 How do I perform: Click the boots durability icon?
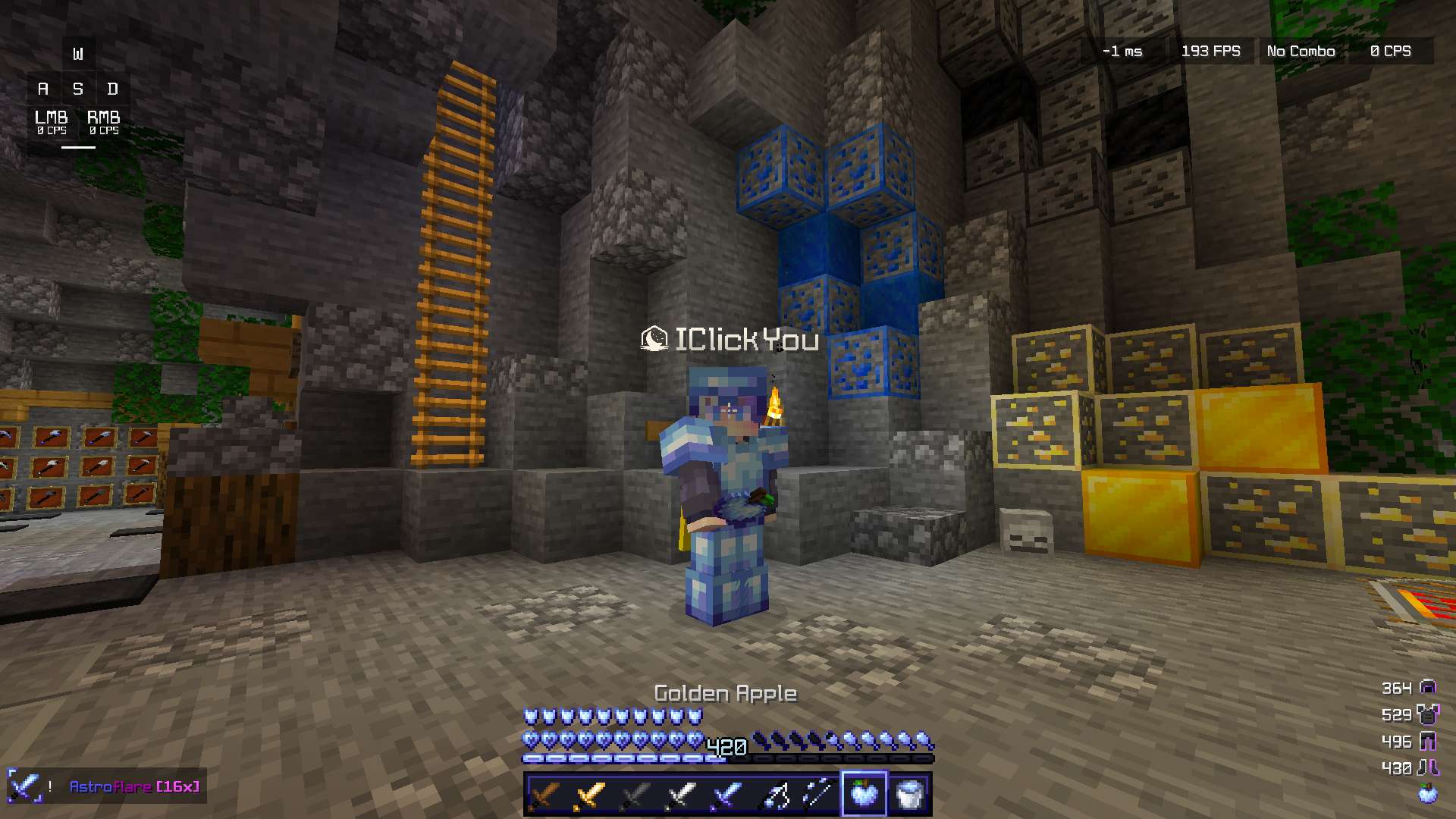(1428, 767)
